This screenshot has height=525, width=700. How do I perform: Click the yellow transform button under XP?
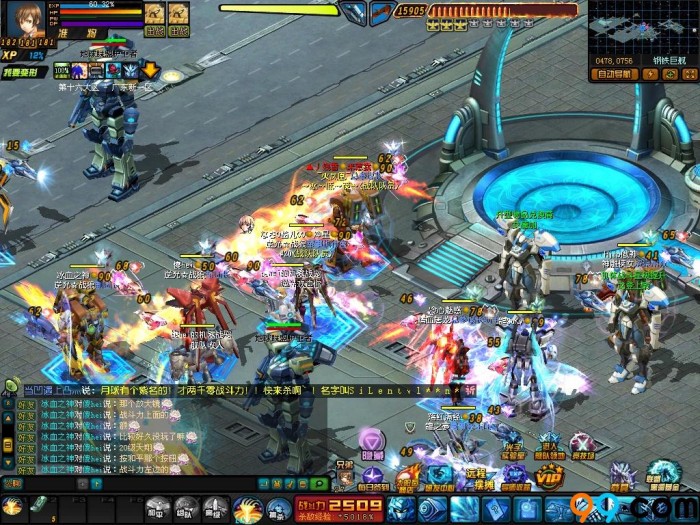[20, 74]
